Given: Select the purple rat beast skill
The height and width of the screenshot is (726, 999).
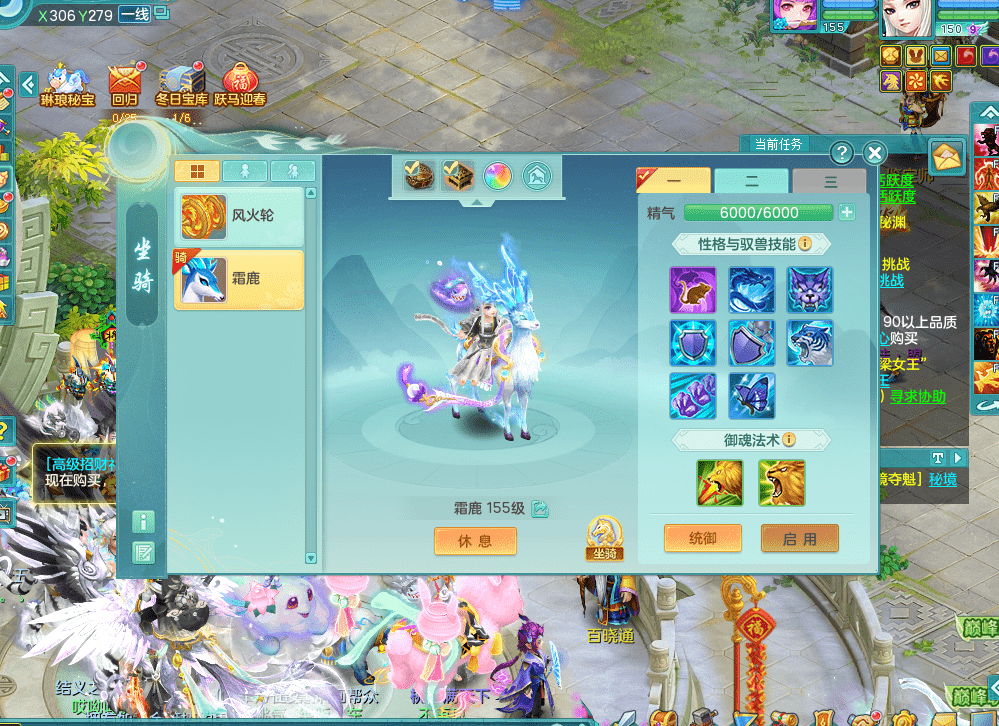Looking at the screenshot, I should pyautogui.click(x=693, y=289).
